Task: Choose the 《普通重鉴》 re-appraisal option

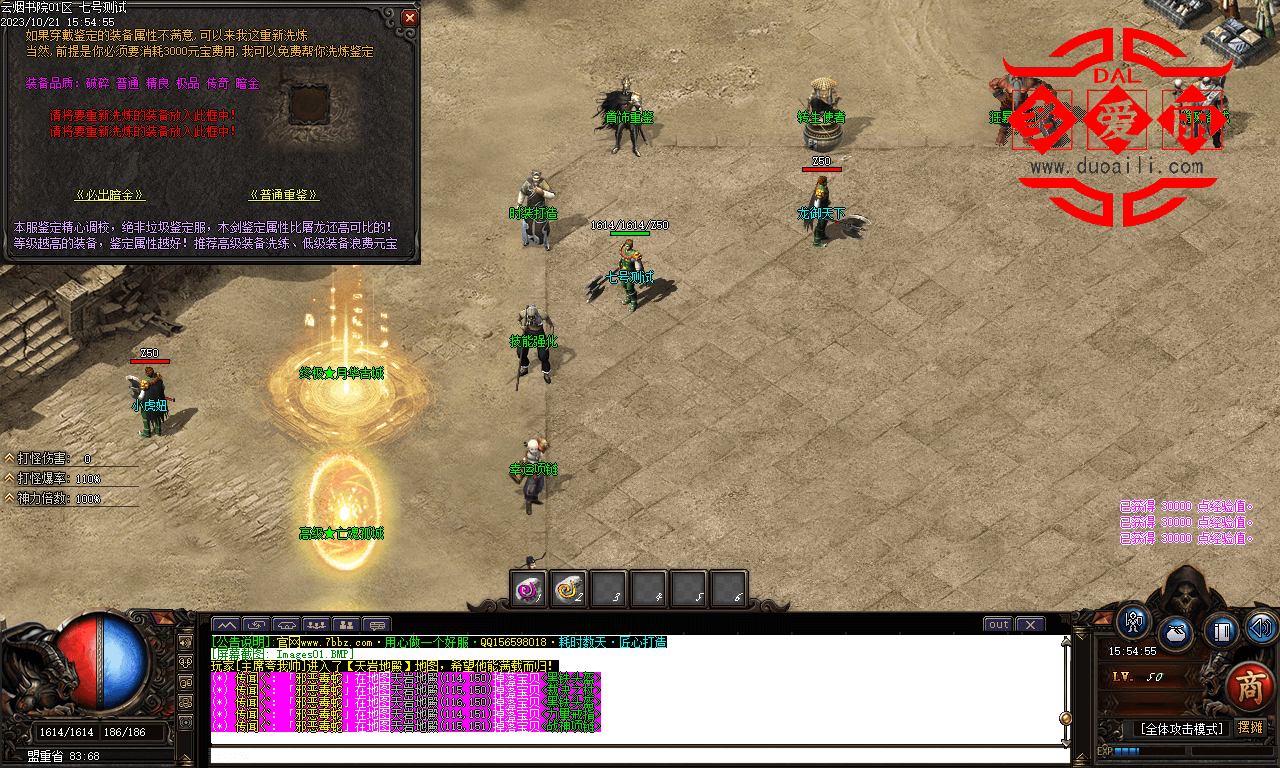Action: pos(284,195)
